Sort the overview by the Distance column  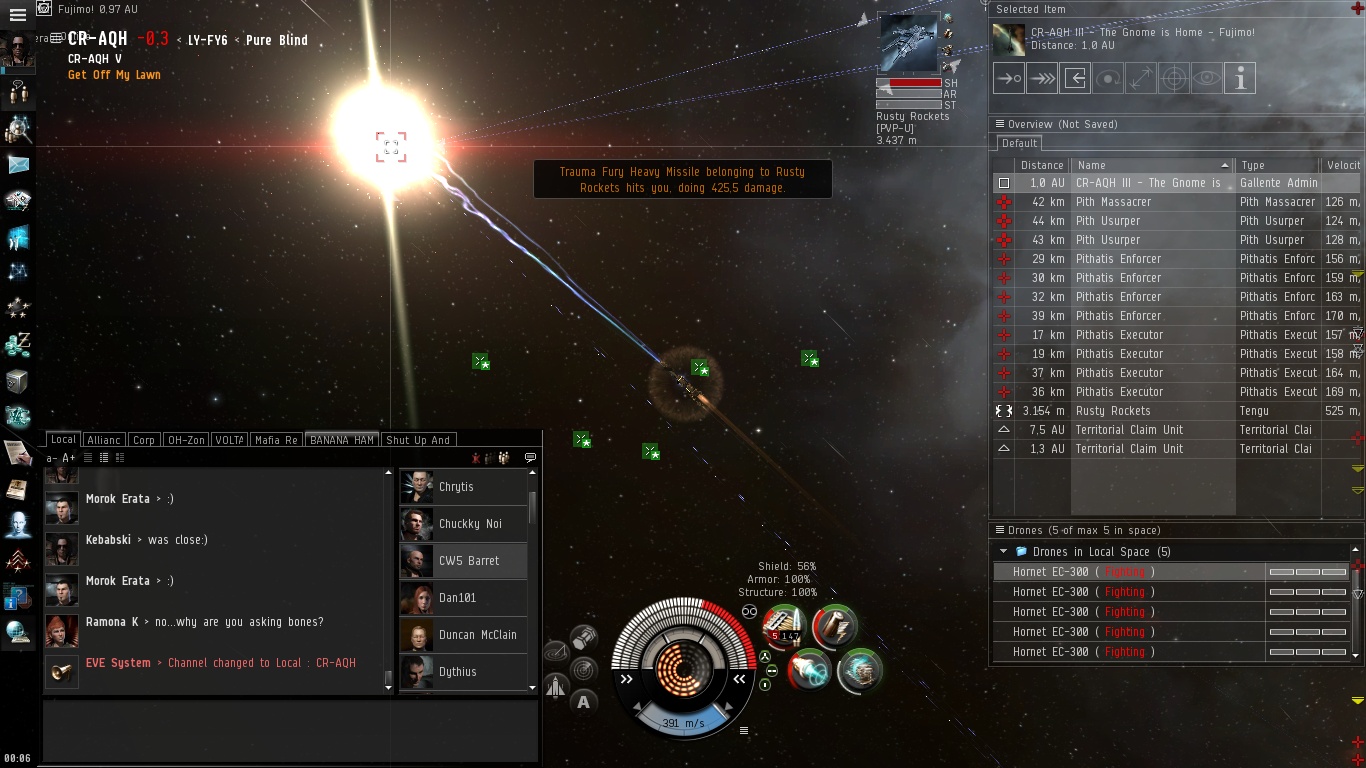click(x=1042, y=165)
